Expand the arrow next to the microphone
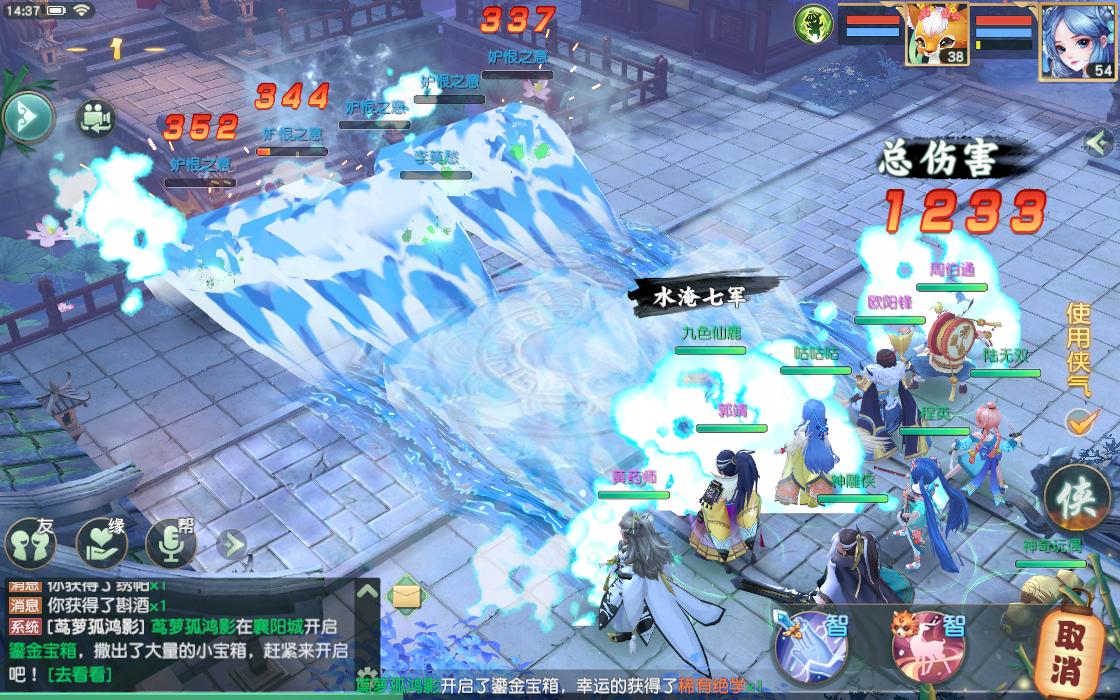 coord(232,544)
